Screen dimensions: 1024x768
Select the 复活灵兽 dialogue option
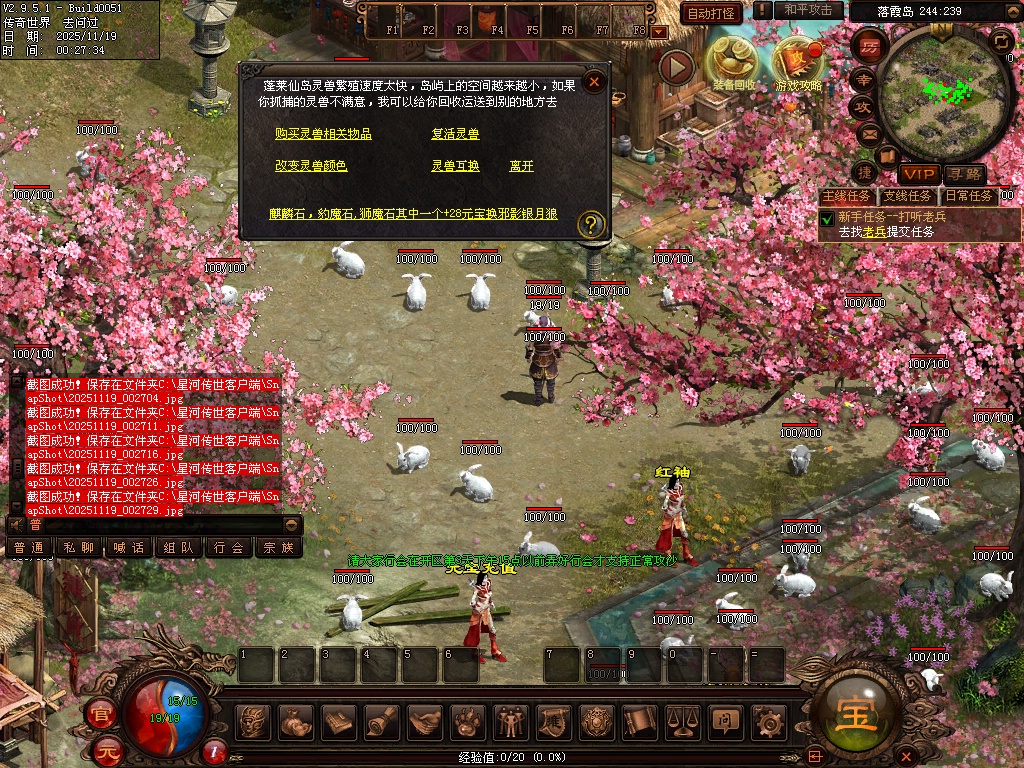[455, 134]
